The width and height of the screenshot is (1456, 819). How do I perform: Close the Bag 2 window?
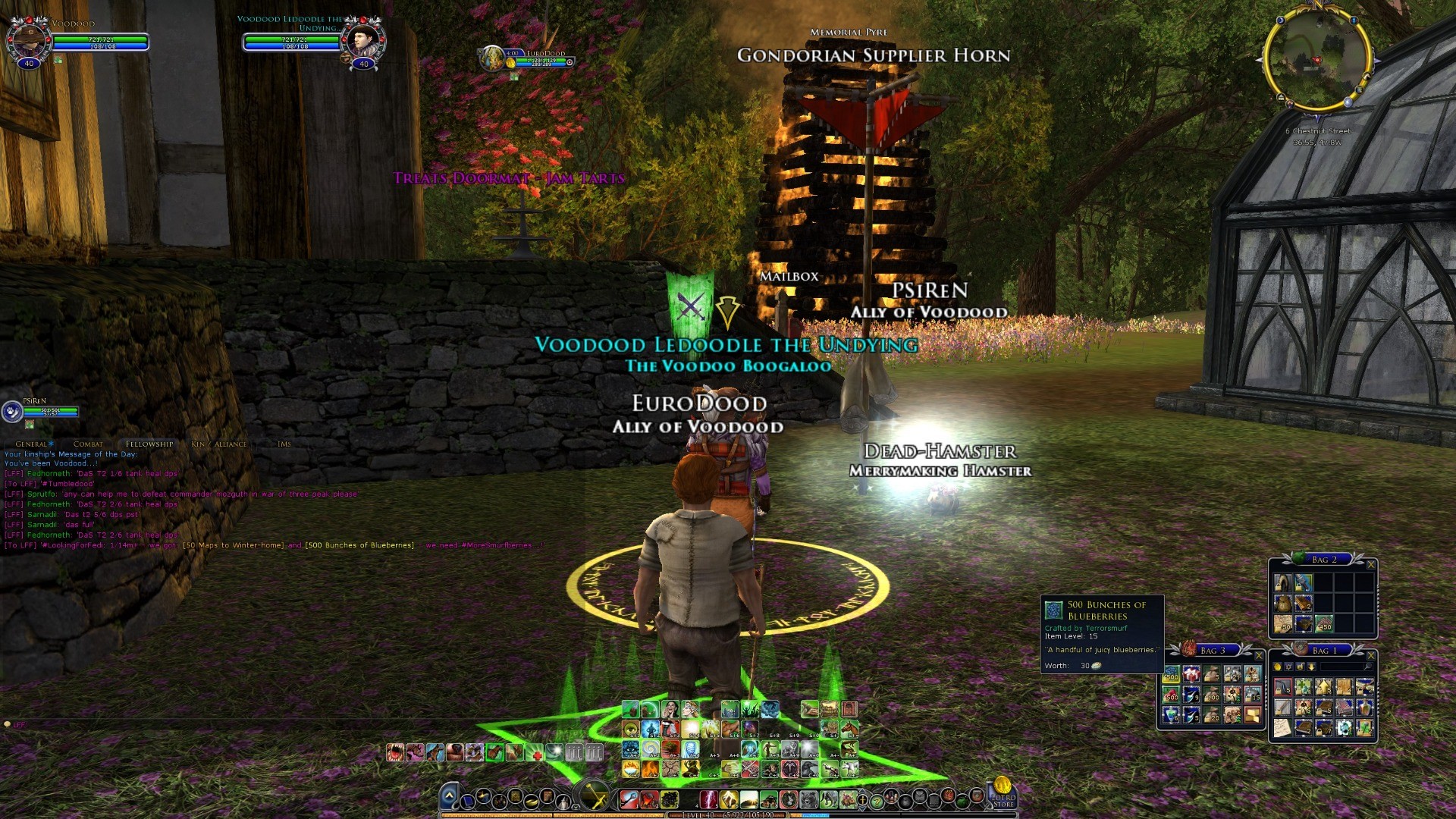(1370, 564)
